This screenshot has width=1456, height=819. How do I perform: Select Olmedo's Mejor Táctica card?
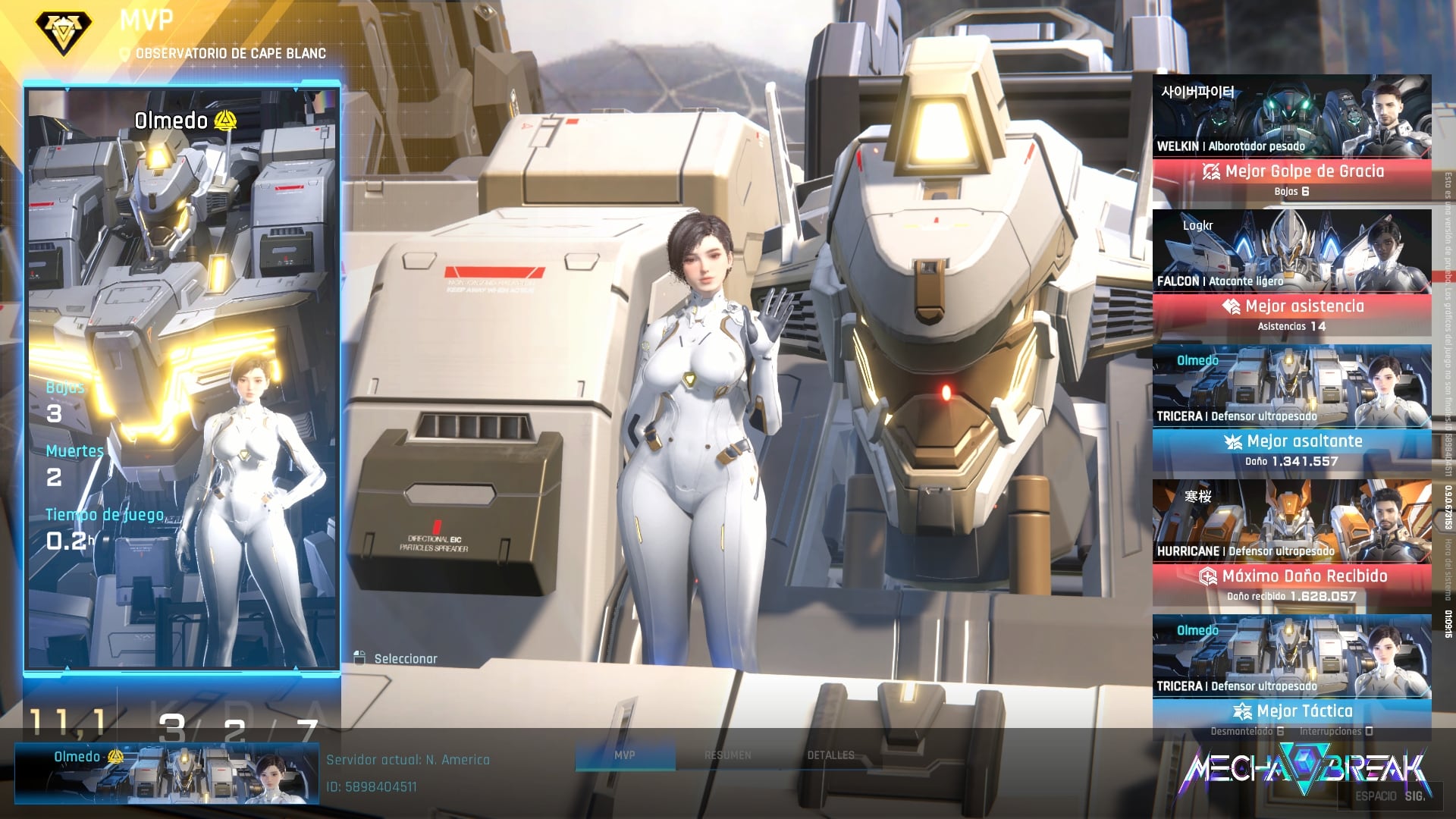click(1291, 678)
